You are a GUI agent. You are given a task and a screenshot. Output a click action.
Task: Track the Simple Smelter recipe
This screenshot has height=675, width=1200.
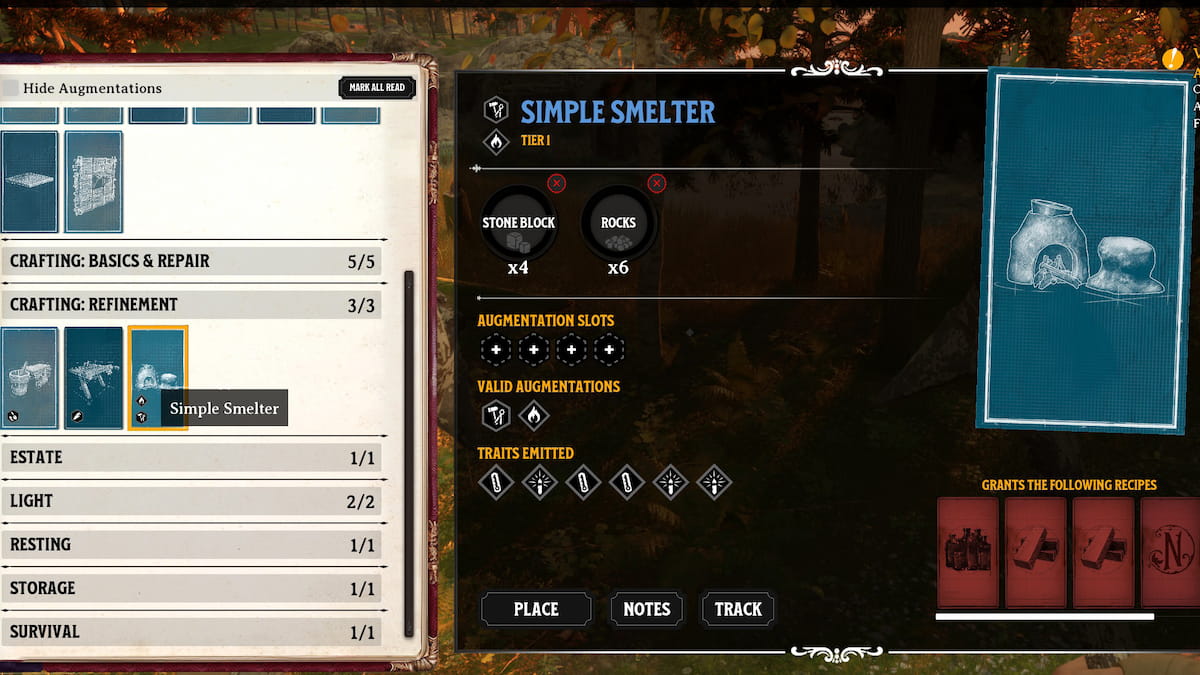738,609
